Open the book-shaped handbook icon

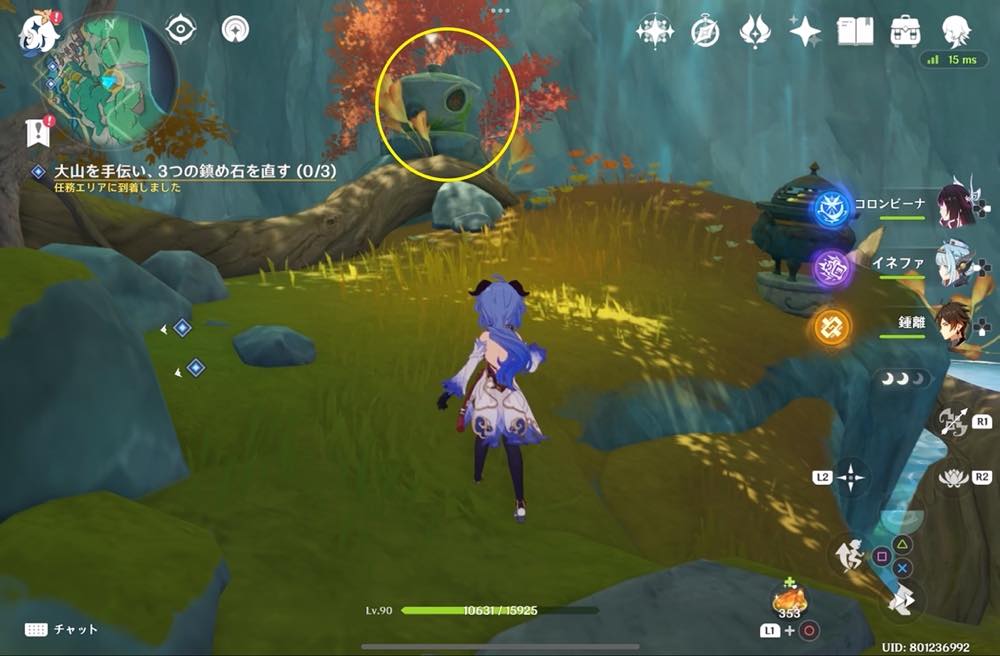click(855, 31)
